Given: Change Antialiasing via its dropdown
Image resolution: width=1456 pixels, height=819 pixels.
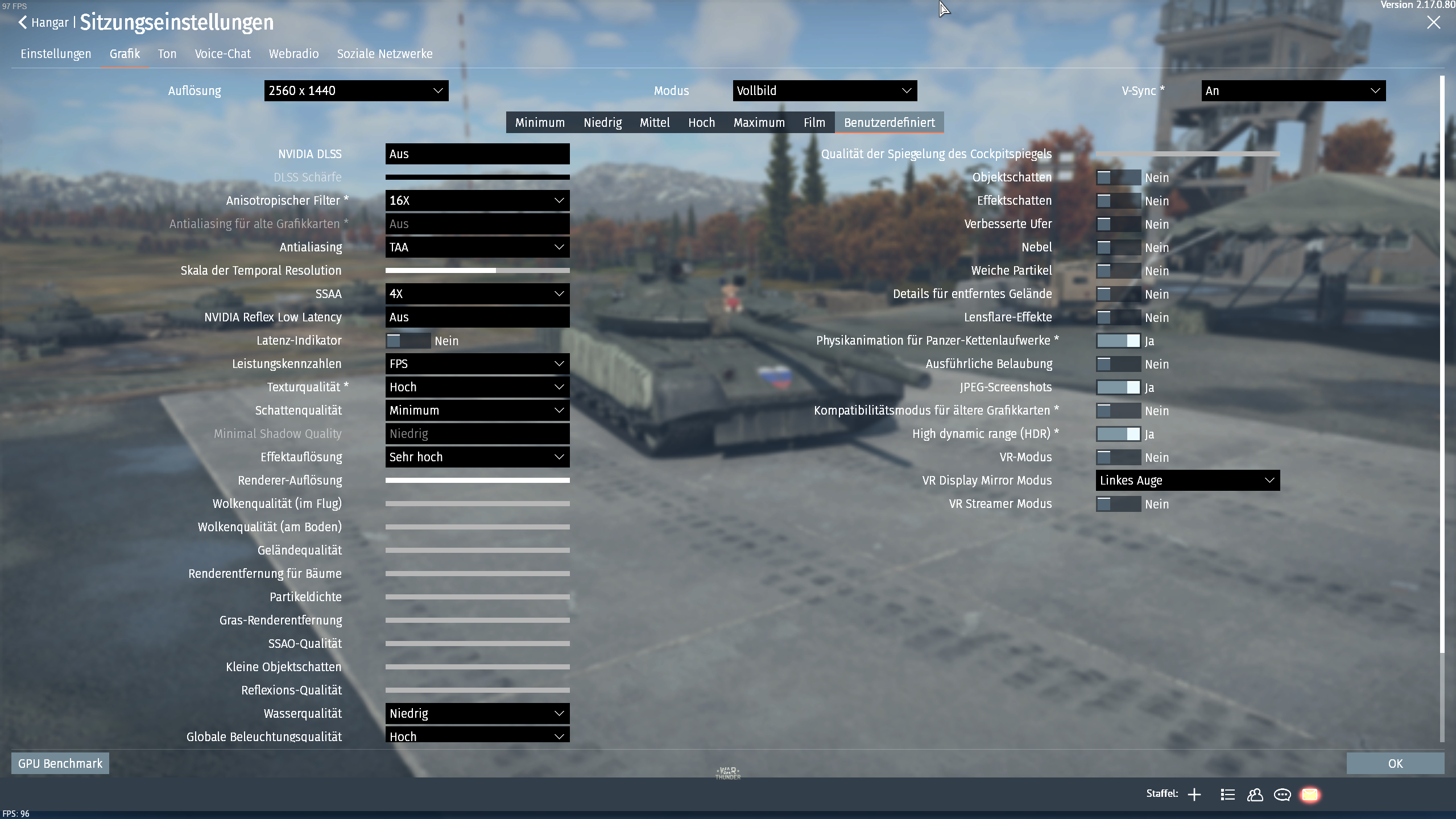Looking at the screenshot, I should click(x=477, y=247).
